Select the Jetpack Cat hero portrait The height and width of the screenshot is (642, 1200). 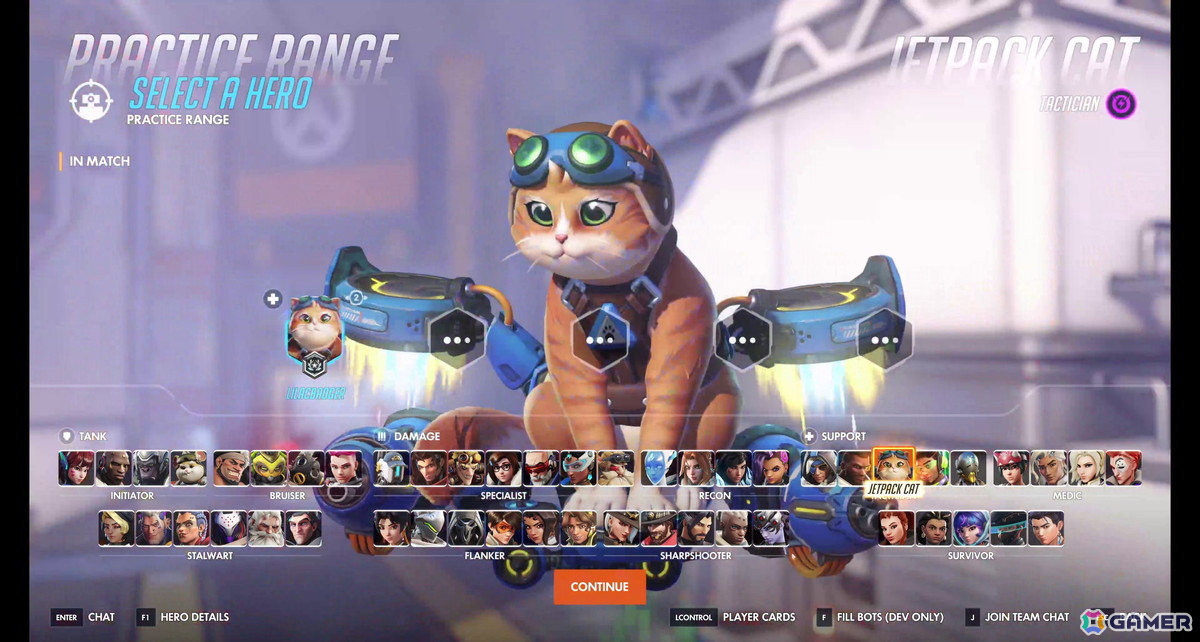[x=893, y=467]
